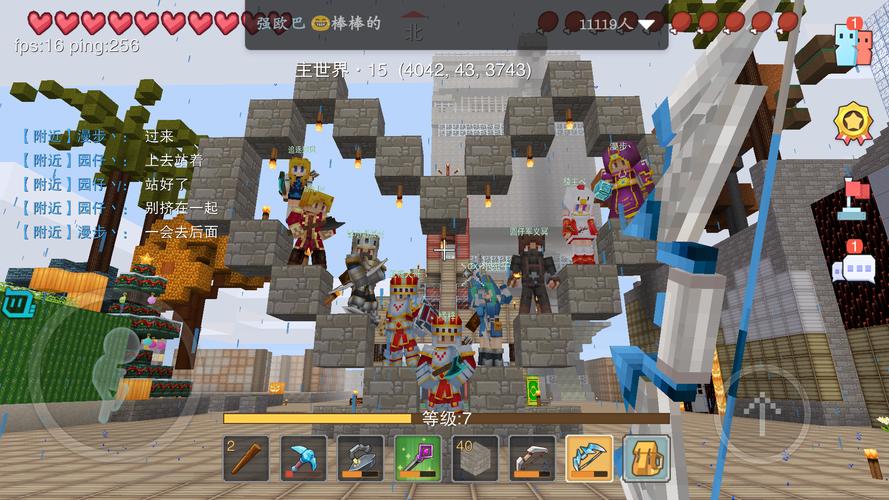Open the friends icon with notification

[853, 44]
